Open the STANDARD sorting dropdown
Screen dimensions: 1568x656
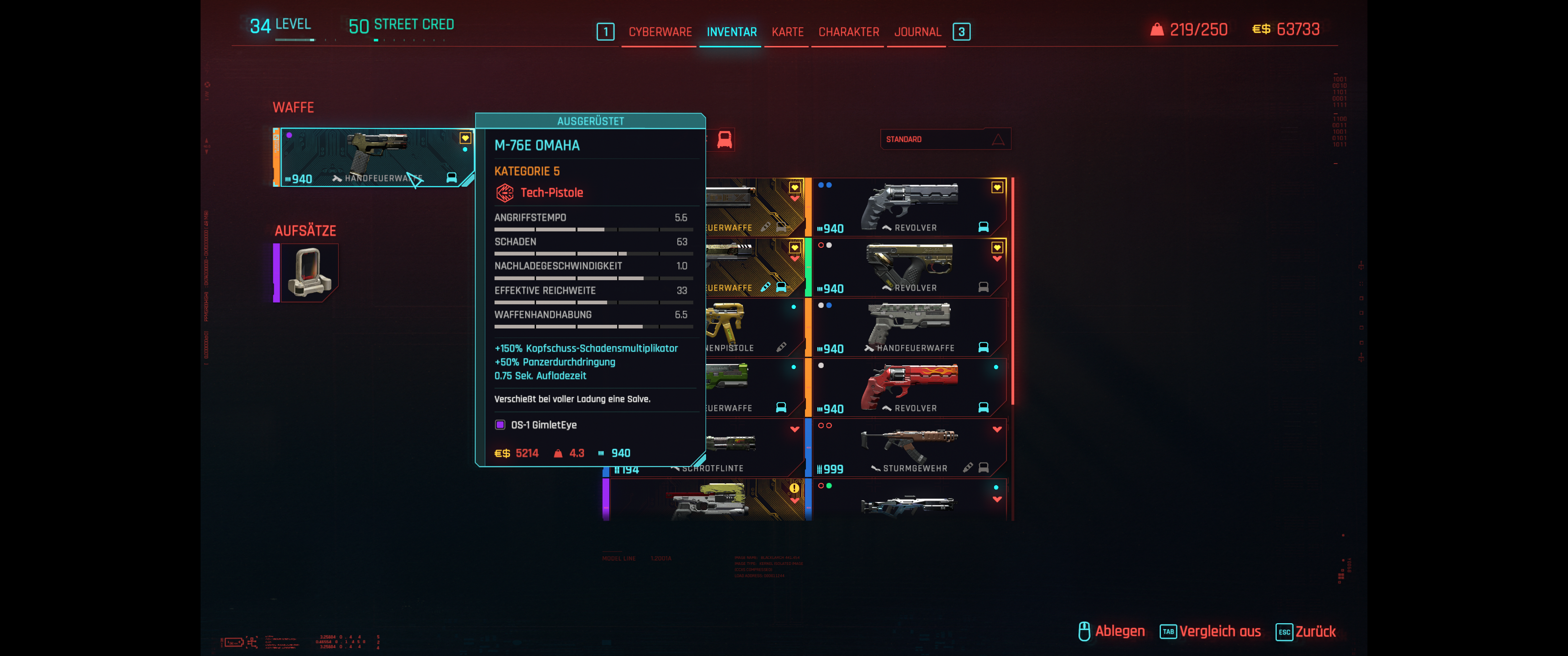945,139
